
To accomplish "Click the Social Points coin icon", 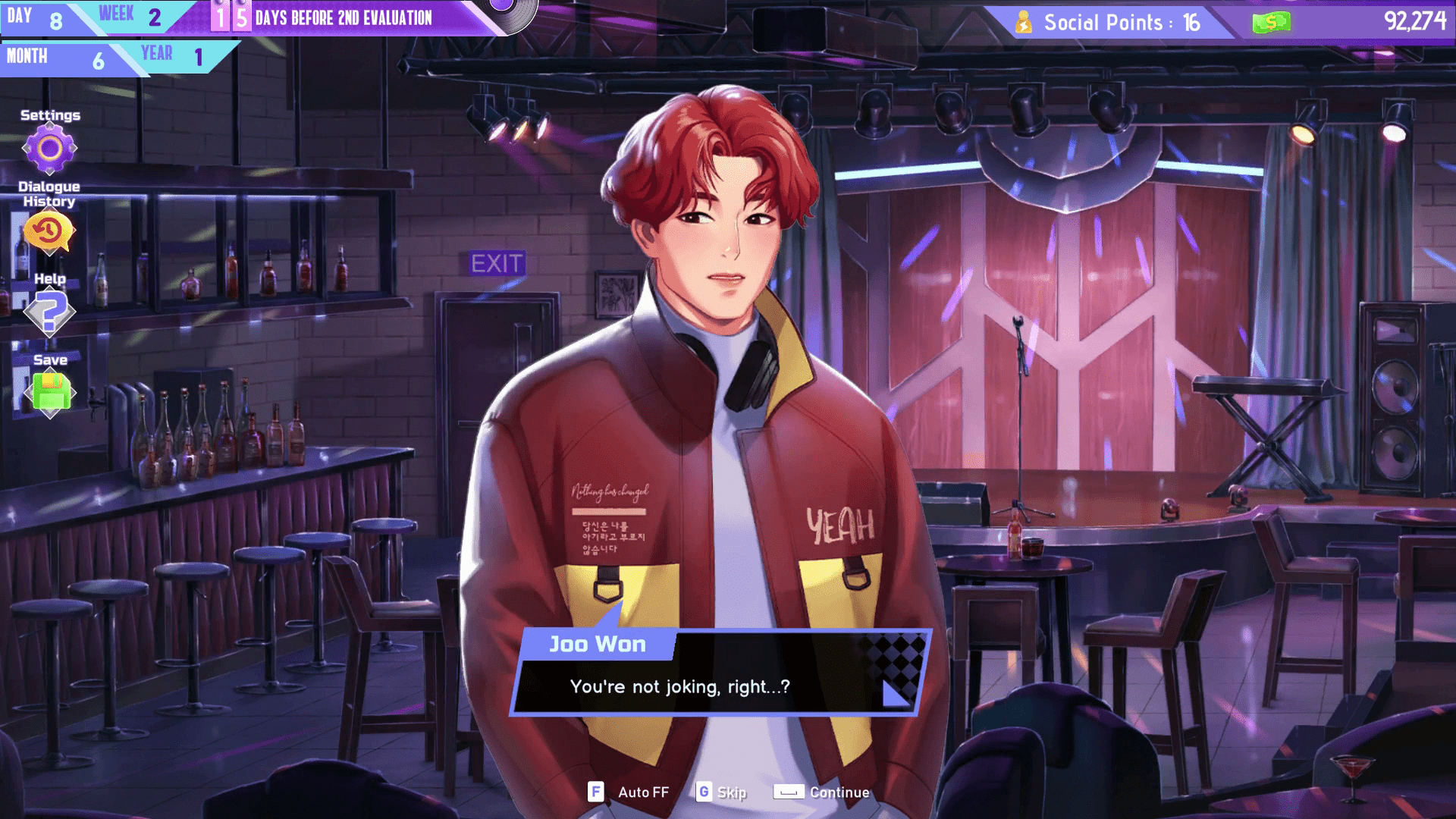I will (x=1025, y=22).
